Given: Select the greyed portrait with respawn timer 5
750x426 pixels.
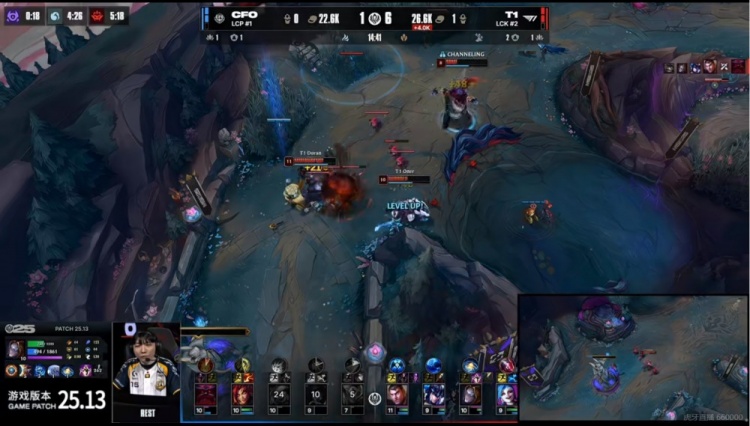Looking at the screenshot, I should pos(350,395).
